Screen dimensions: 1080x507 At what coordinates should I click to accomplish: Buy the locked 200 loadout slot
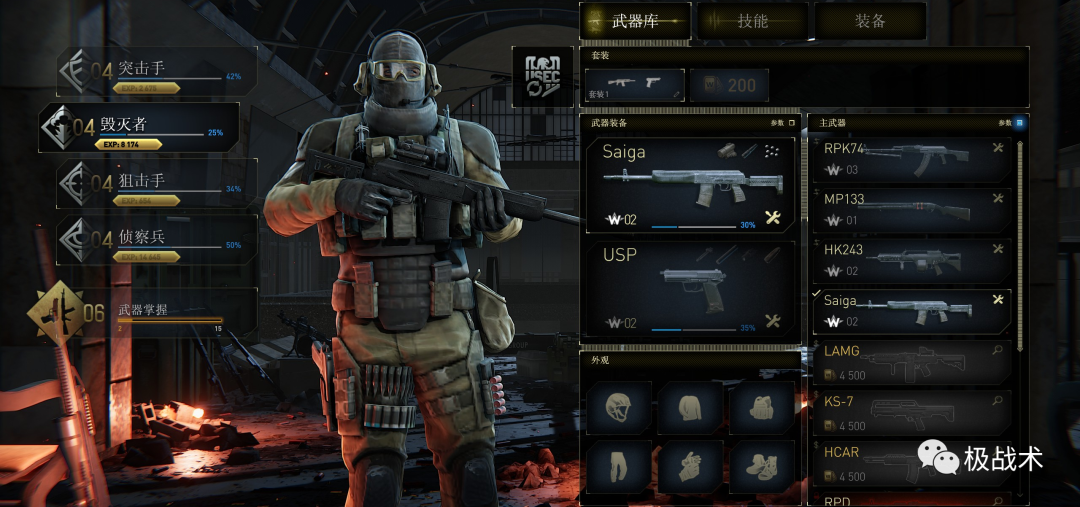(x=729, y=85)
